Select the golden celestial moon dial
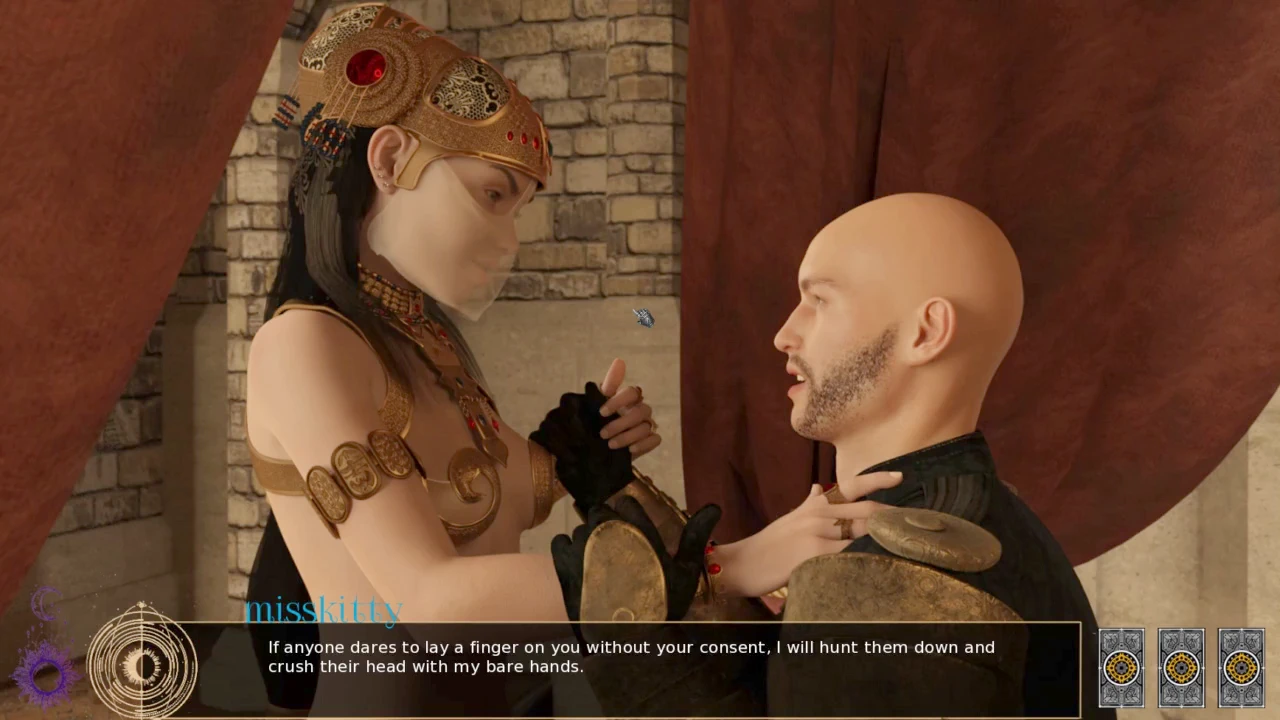Screen dimensions: 1280x720 coord(142,664)
